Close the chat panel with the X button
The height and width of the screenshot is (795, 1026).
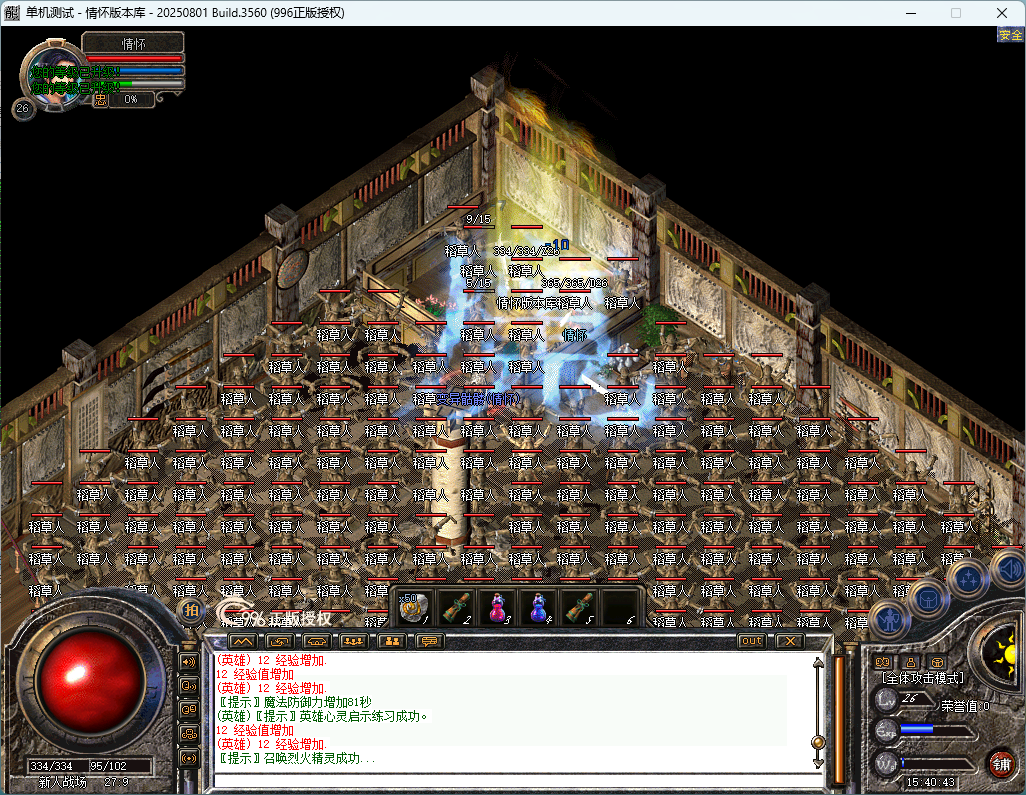click(790, 641)
